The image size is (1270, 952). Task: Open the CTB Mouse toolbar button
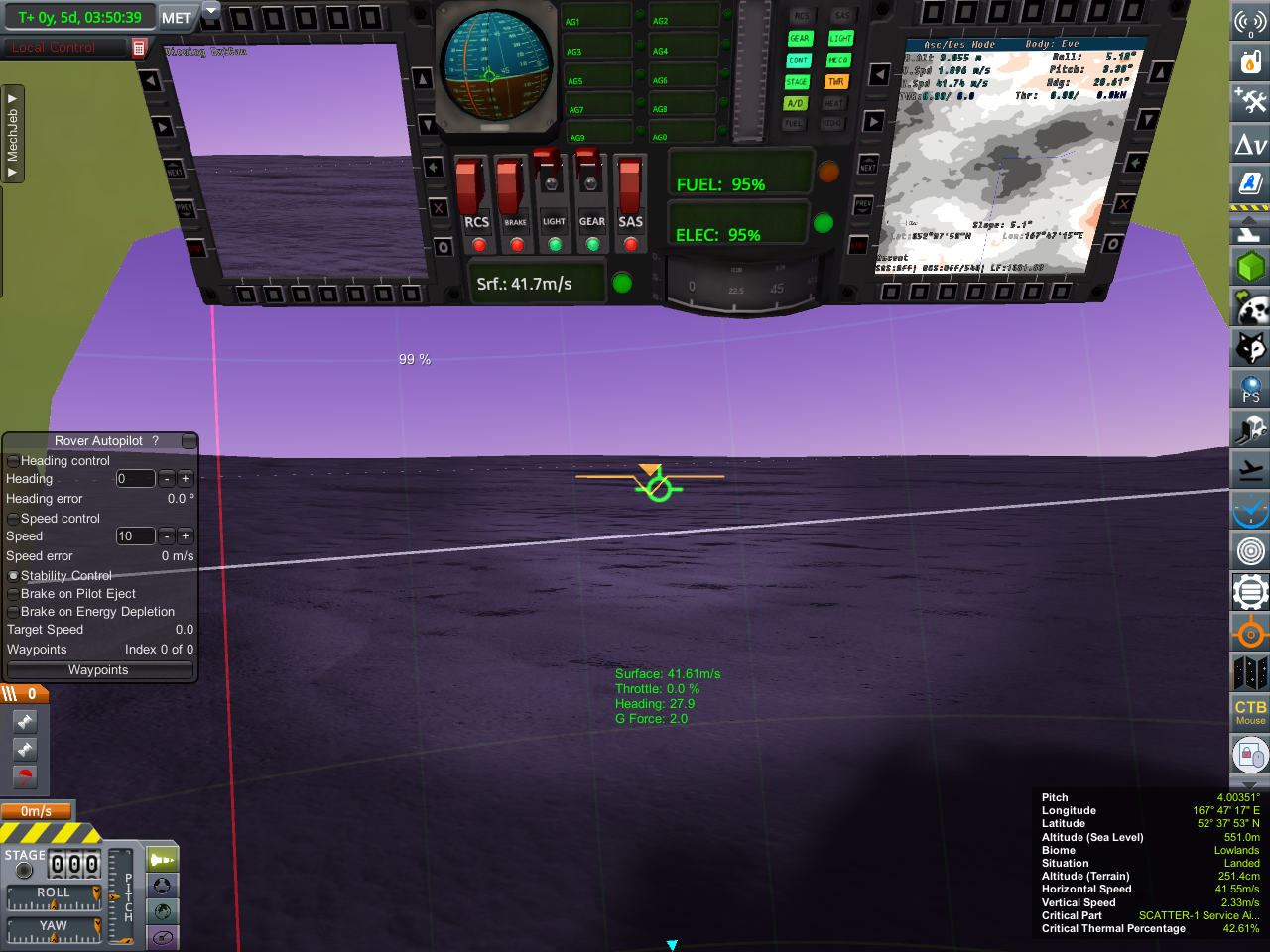[x=1250, y=711]
